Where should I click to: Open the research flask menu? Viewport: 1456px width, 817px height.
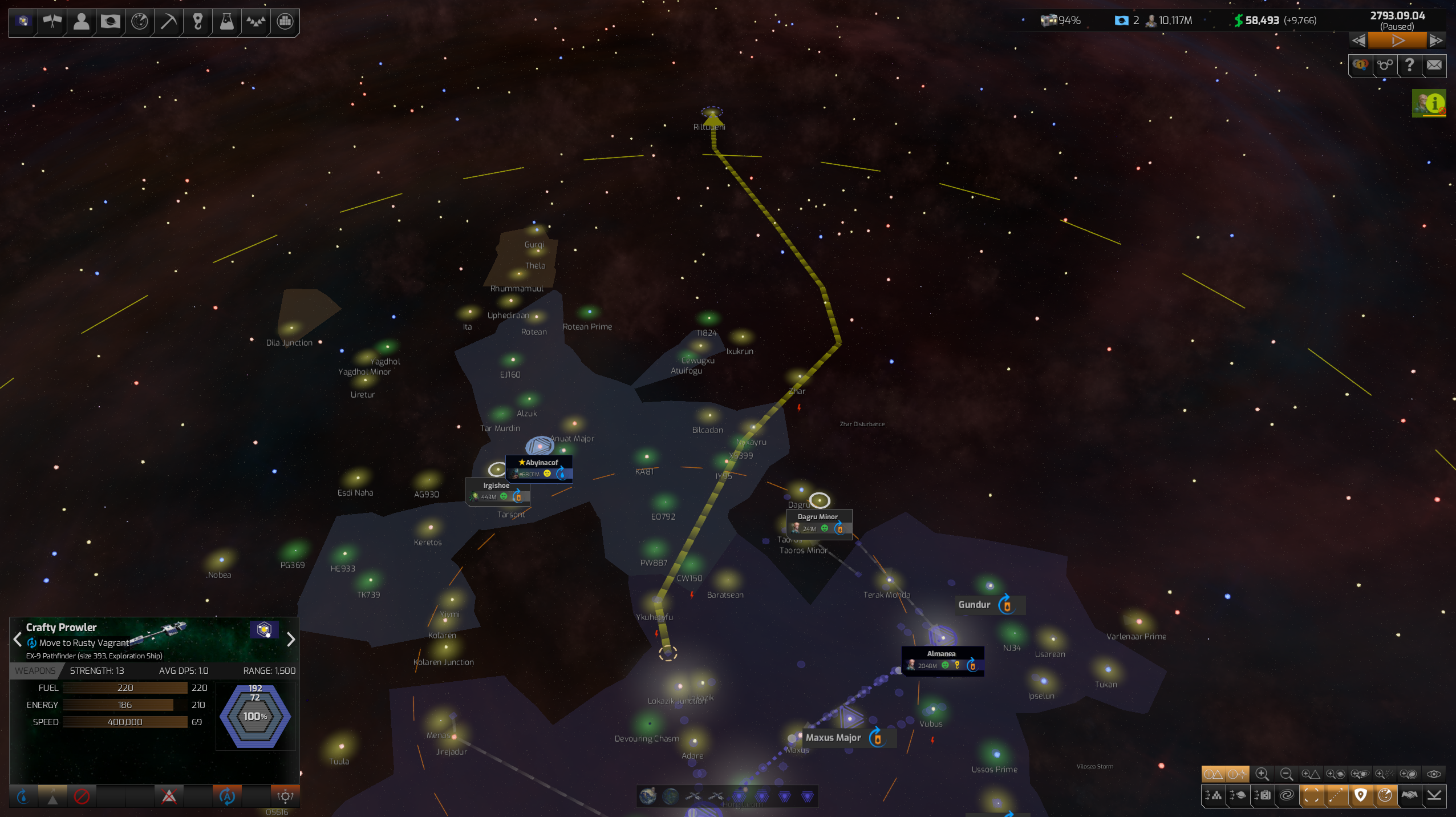tap(226, 22)
